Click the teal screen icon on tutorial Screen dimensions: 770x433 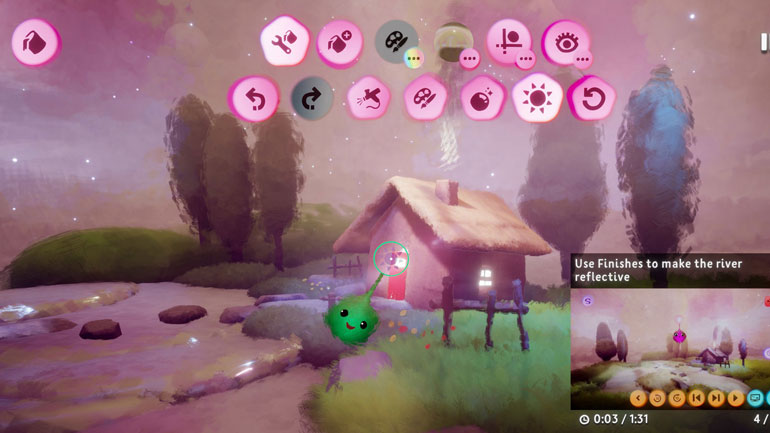point(758,398)
